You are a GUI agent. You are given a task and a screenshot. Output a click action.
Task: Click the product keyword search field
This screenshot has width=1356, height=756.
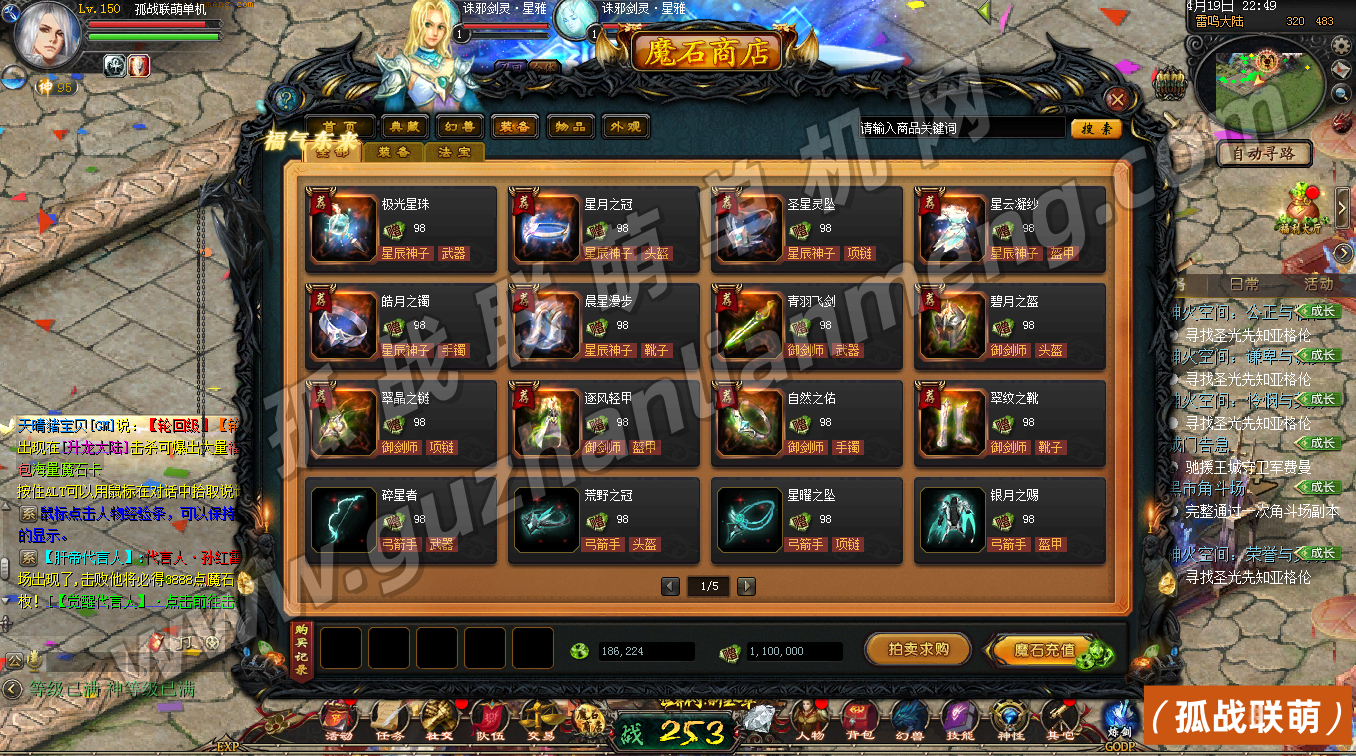pos(960,128)
